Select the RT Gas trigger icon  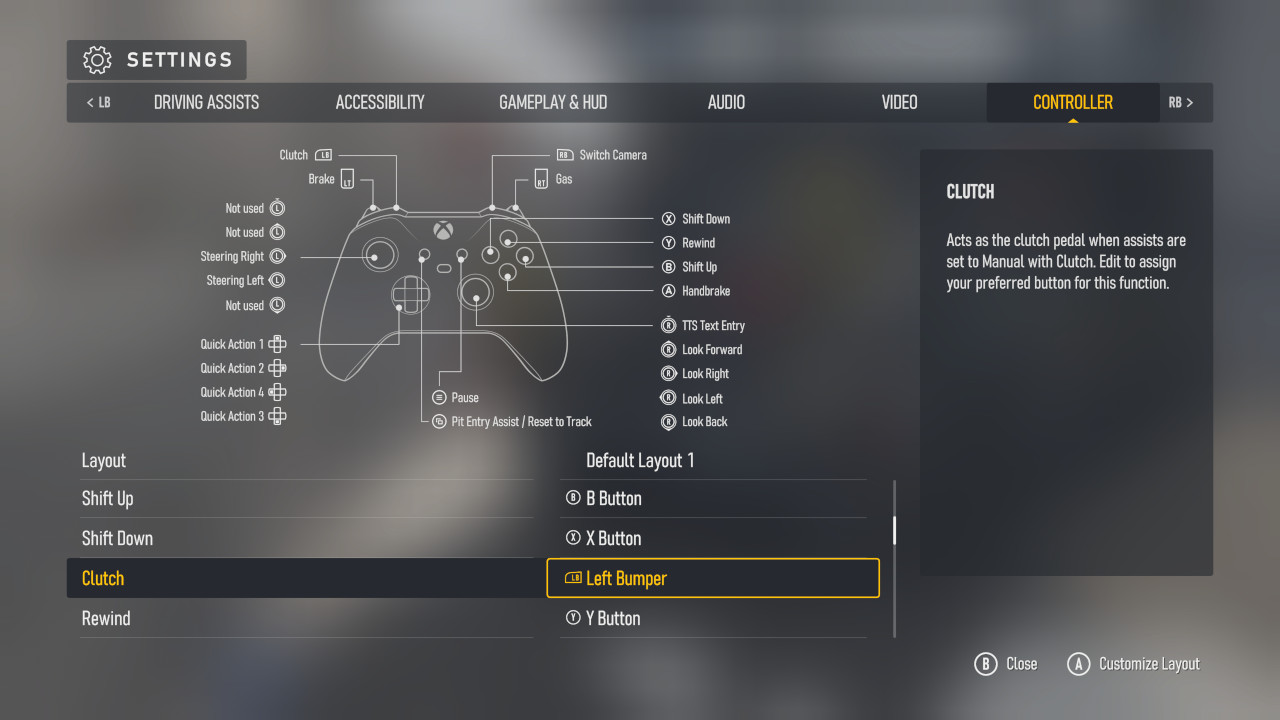(x=541, y=179)
